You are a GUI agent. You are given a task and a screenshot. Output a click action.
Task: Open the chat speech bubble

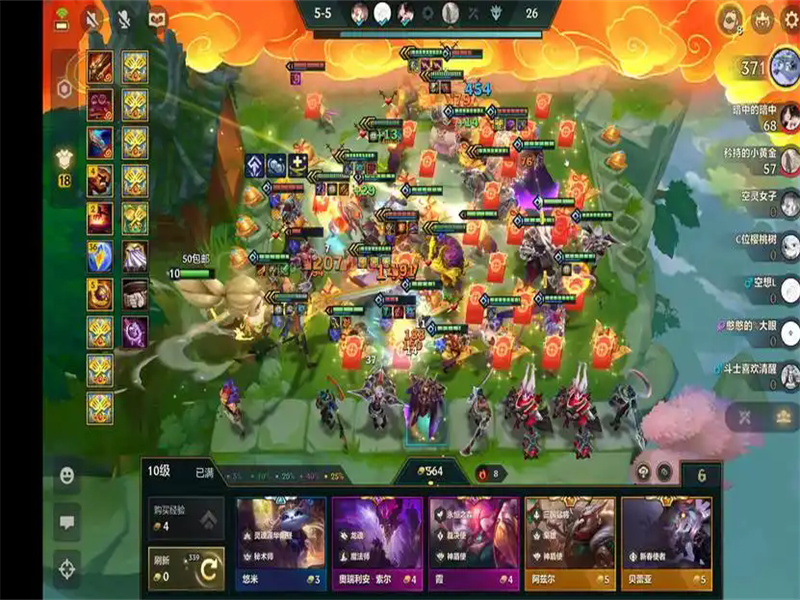click(68, 521)
